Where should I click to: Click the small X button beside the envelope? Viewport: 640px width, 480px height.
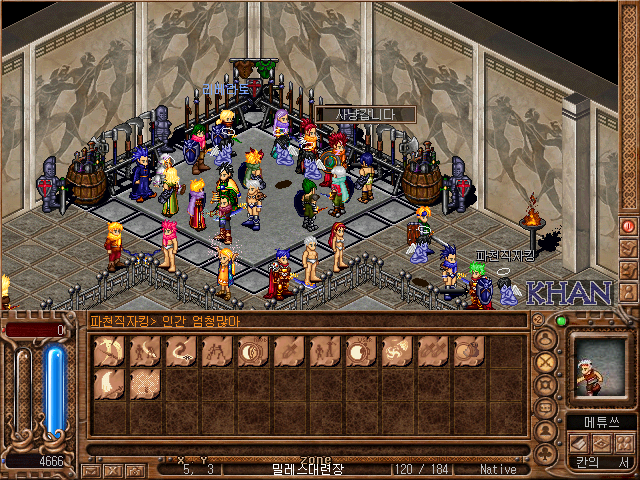click(113, 469)
